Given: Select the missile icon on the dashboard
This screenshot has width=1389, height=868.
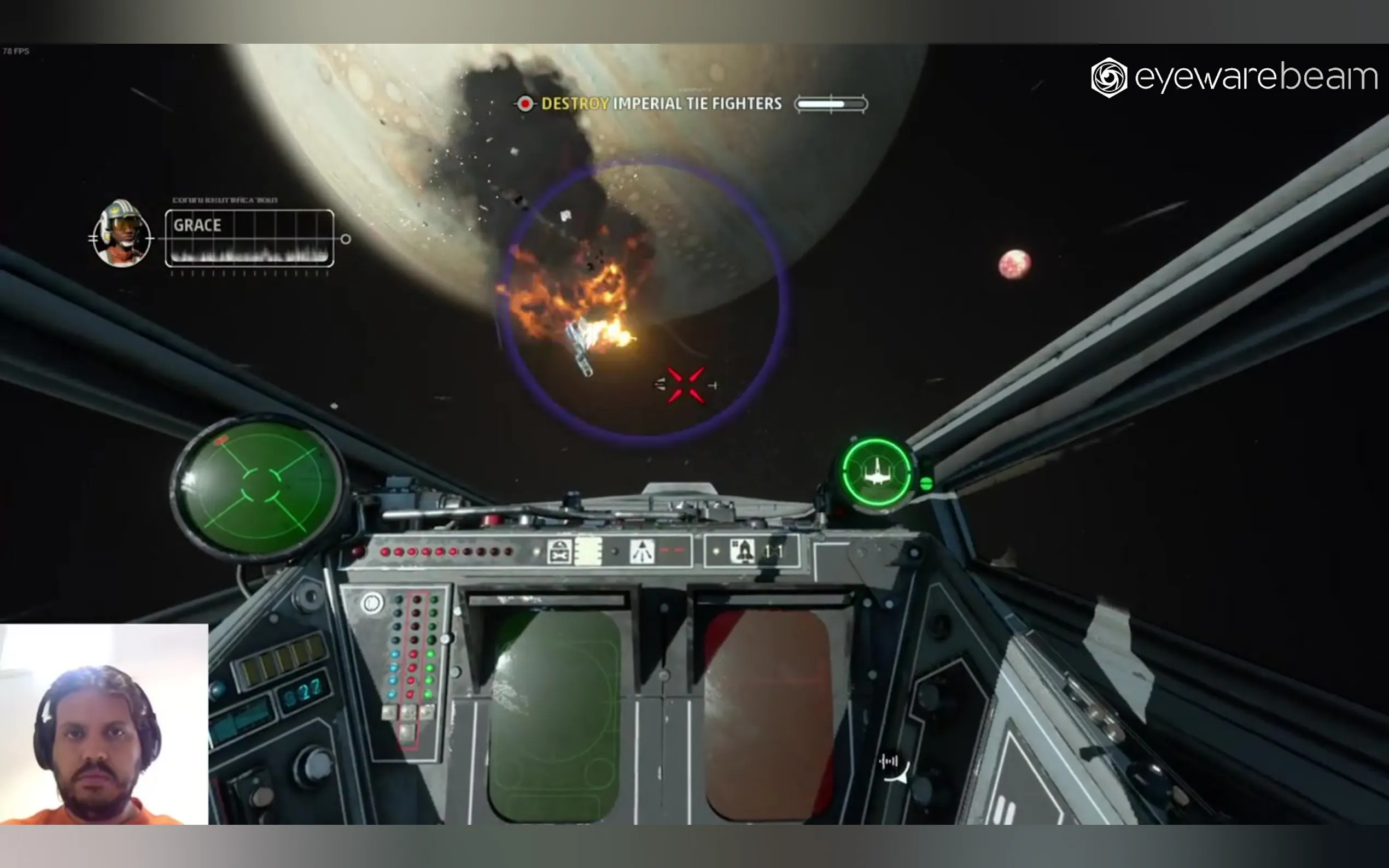Looking at the screenshot, I should point(744,550).
